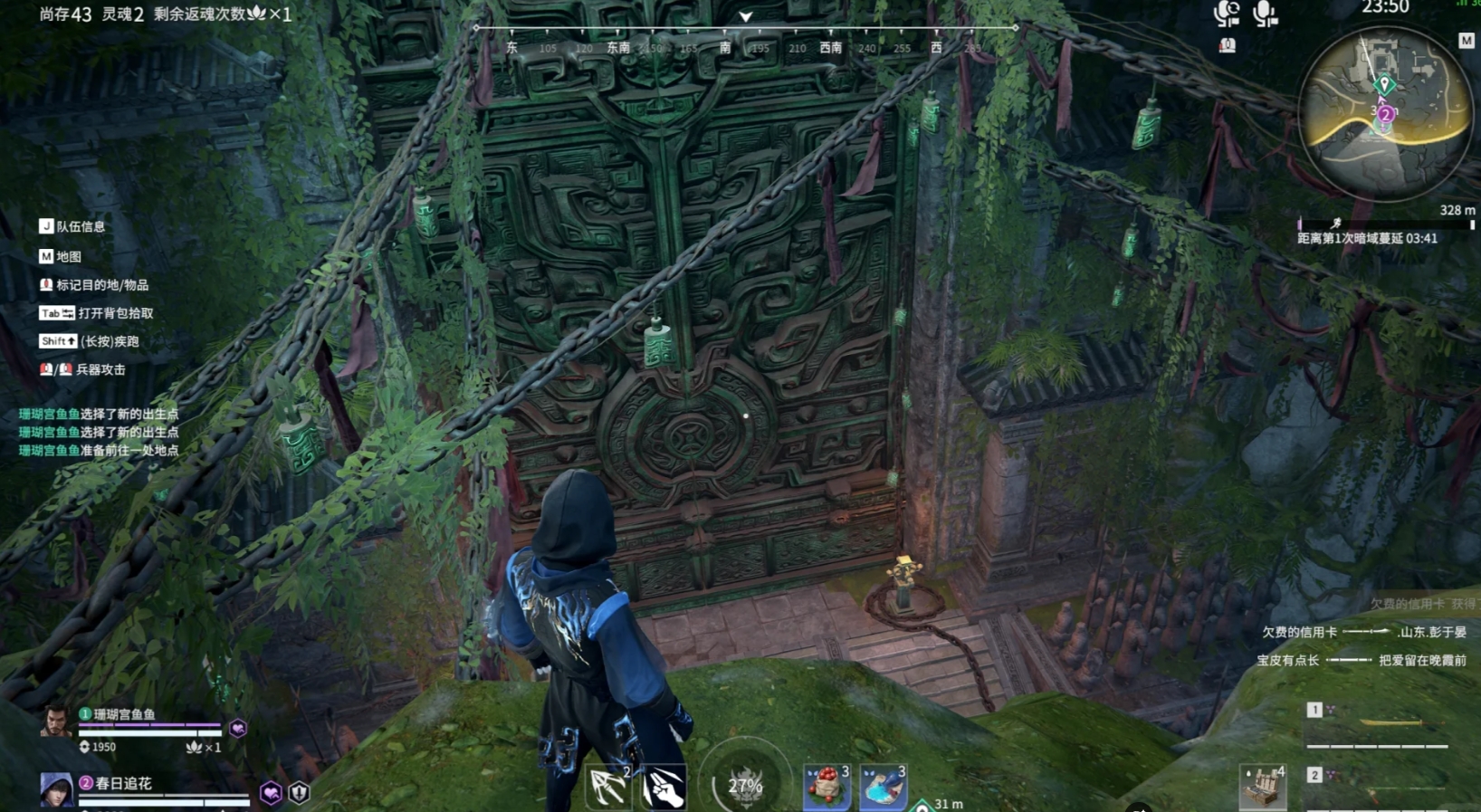Select teammate 春日追花's portrait
The width and height of the screenshot is (1481, 812).
click(x=56, y=789)
